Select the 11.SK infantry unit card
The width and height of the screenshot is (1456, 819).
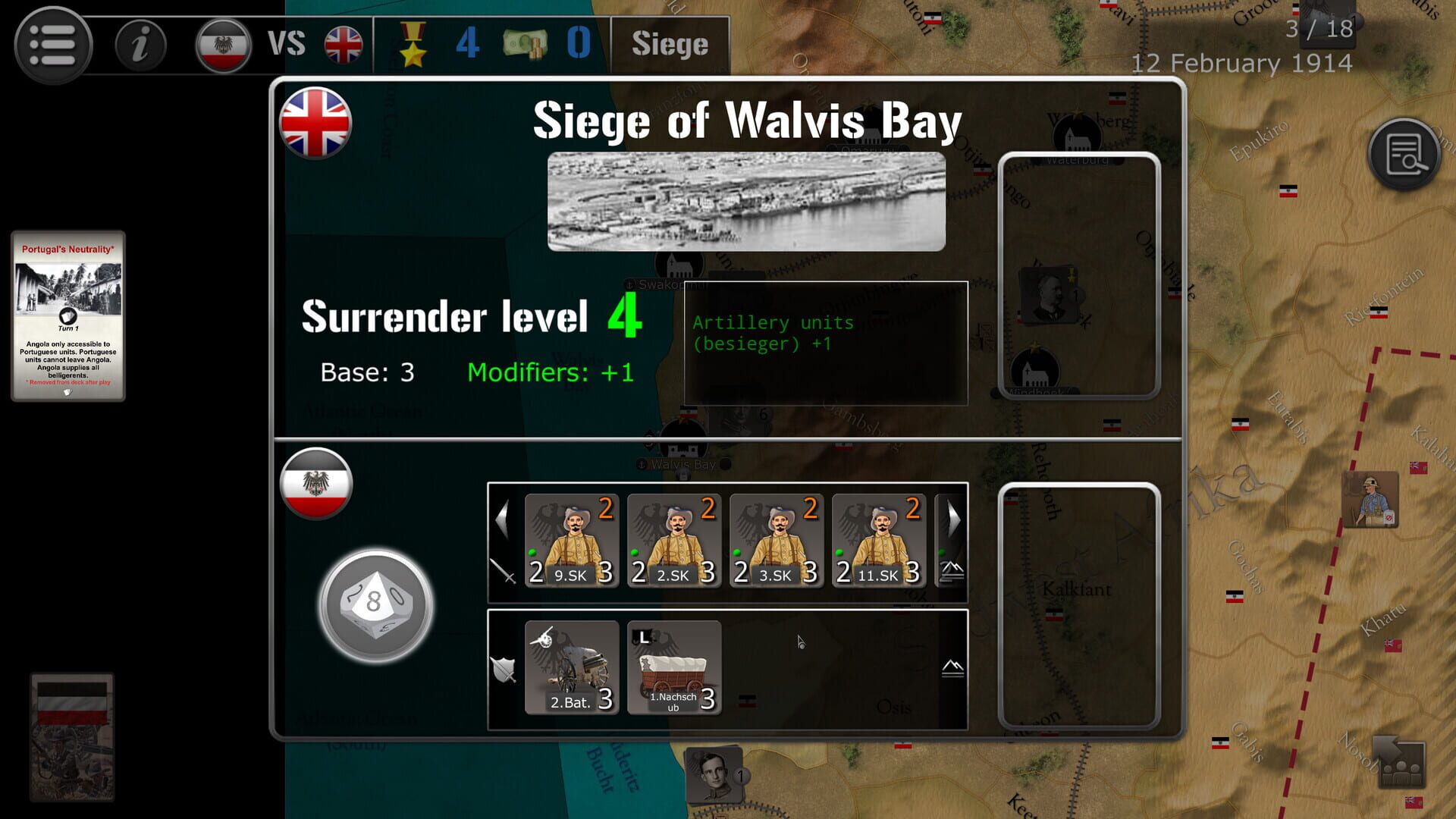[877, 540]
